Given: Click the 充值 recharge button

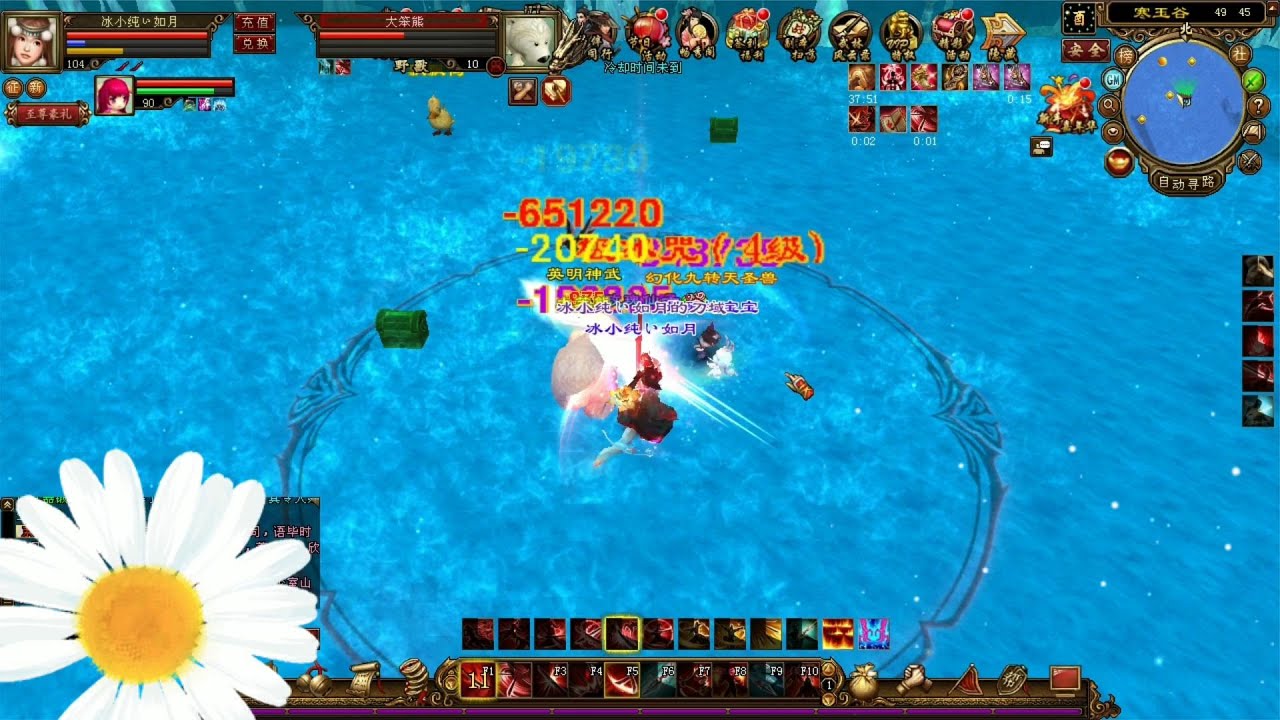Looking at the screenshot, I should tap(255, 21).
